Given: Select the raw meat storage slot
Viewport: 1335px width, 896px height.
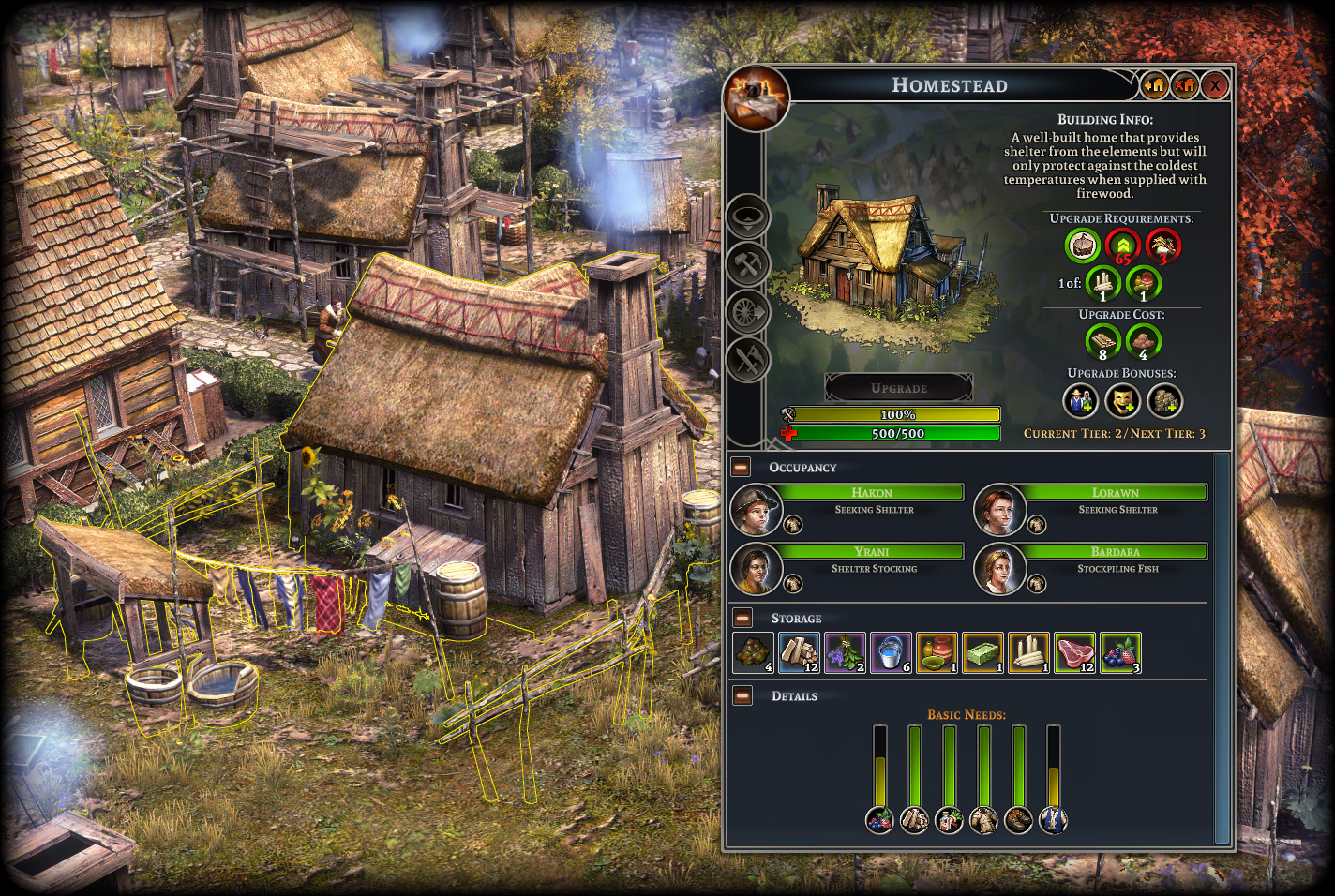Looking at the screenshot, I should tap(1074, 652).
